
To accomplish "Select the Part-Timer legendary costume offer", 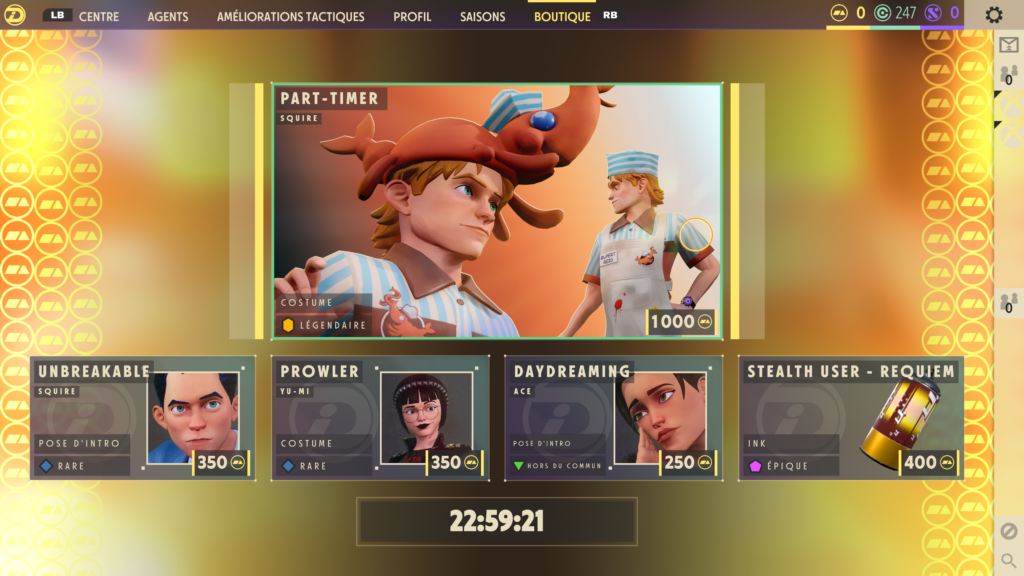I will pyautogui.click(x=497, y=211).
